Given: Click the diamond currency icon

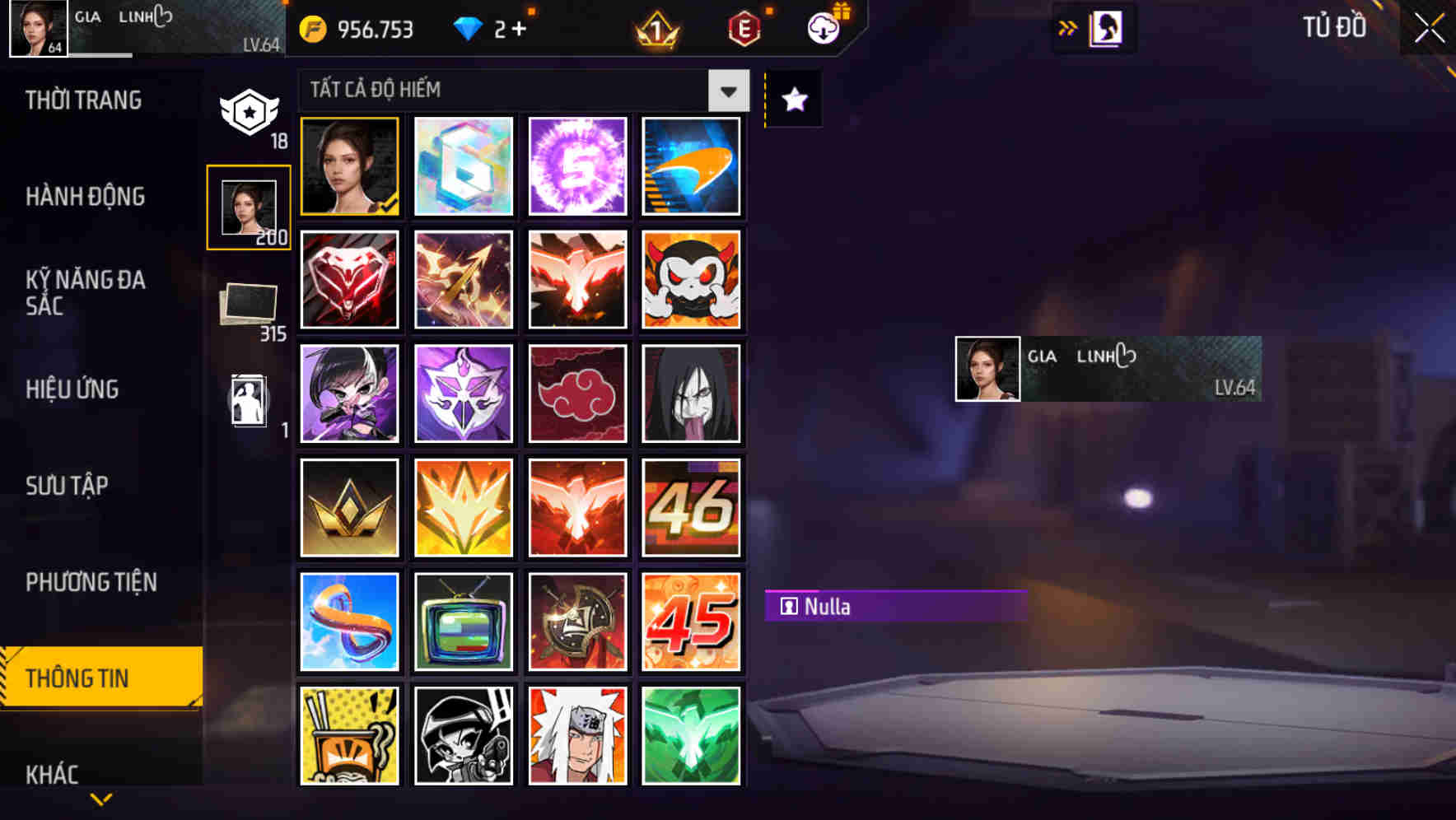Looking at the screenshot, I should point(469,27).
